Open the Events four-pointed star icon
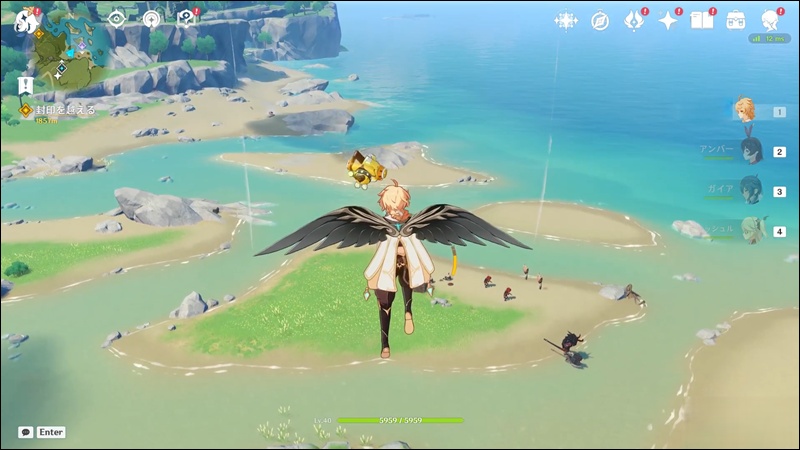This screenshot has height=450, width=800. [x=668, y=21]
